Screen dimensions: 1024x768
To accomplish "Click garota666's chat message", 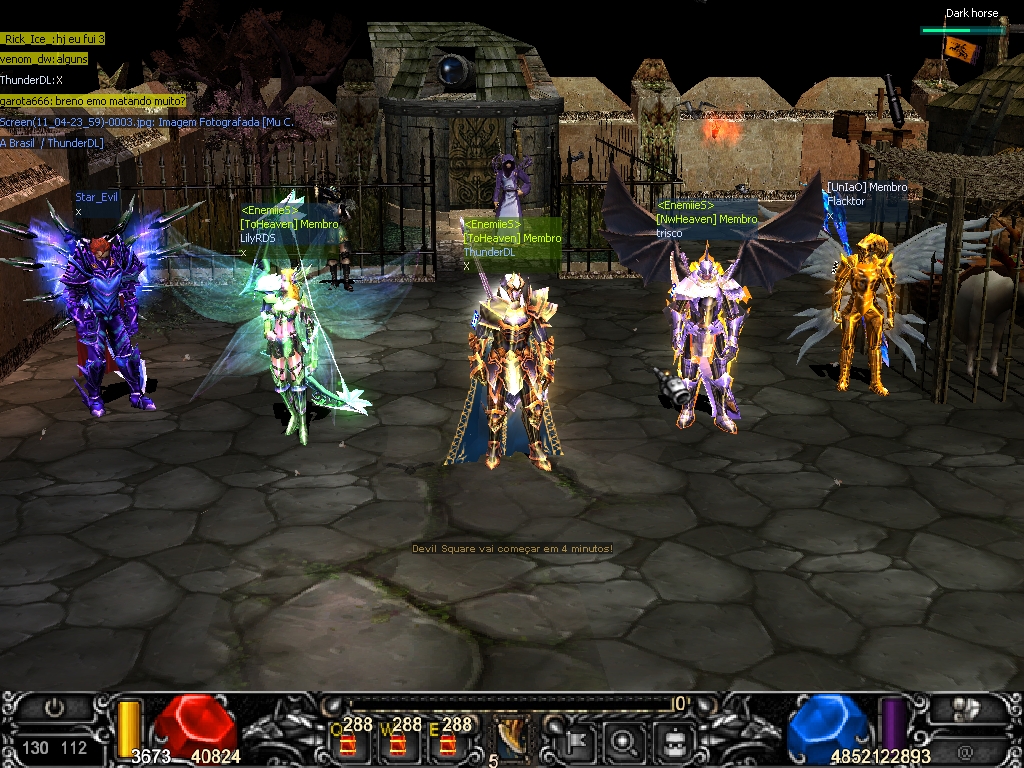I will pyautogui.click(x=93, y=101).
